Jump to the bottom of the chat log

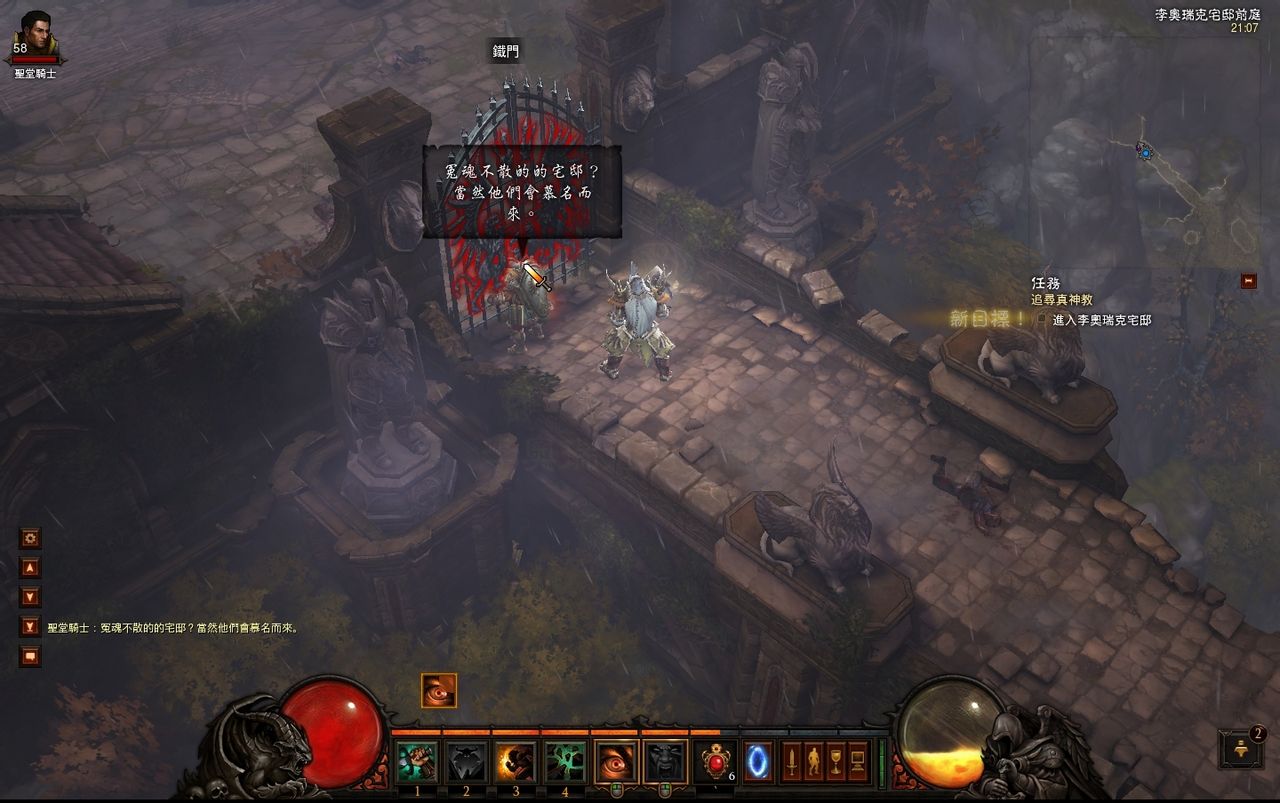(31, 627)
